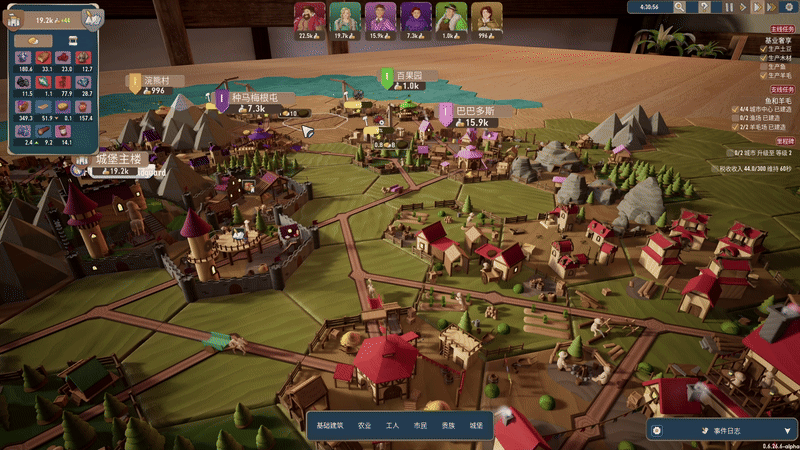The image size is (800, 450).
Task: Show the 城堡 build category
Action: (475, 425)
